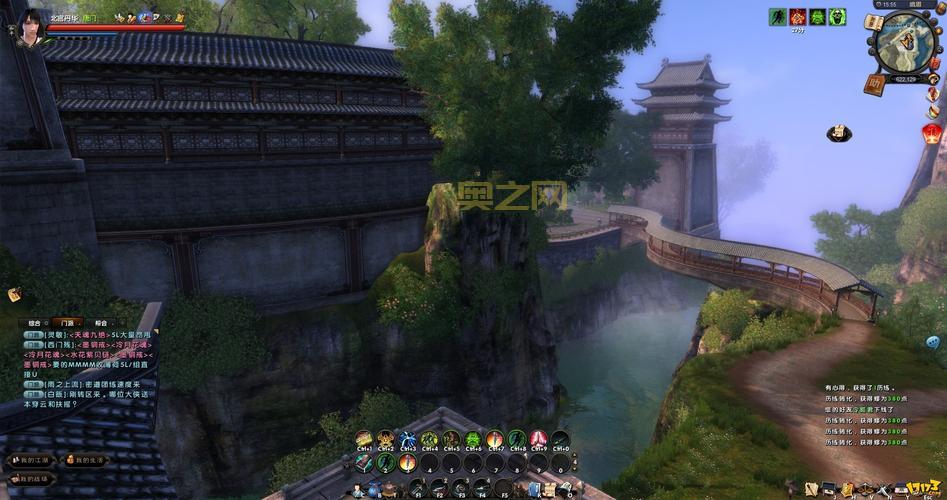Open the scroll icon left of minimap
Viewport: 947px width, 500px height.
tap(873, 22)
